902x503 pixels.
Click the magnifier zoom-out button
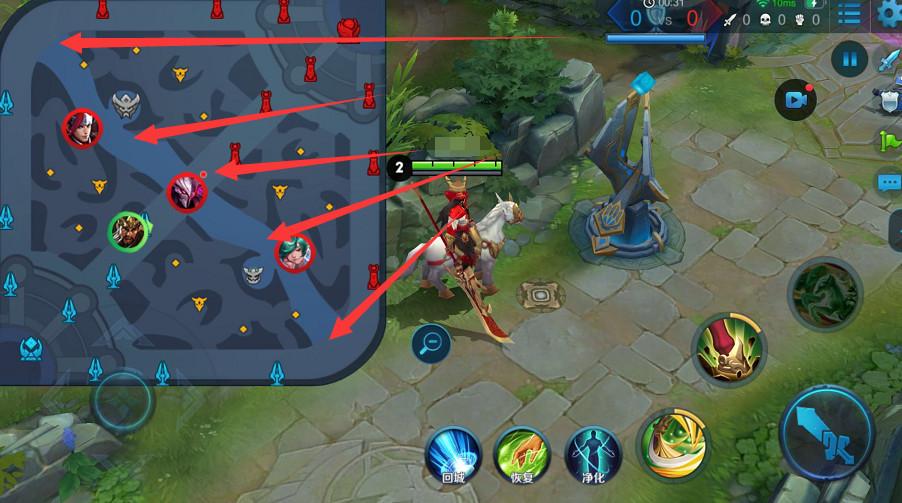tap(431, 343)
